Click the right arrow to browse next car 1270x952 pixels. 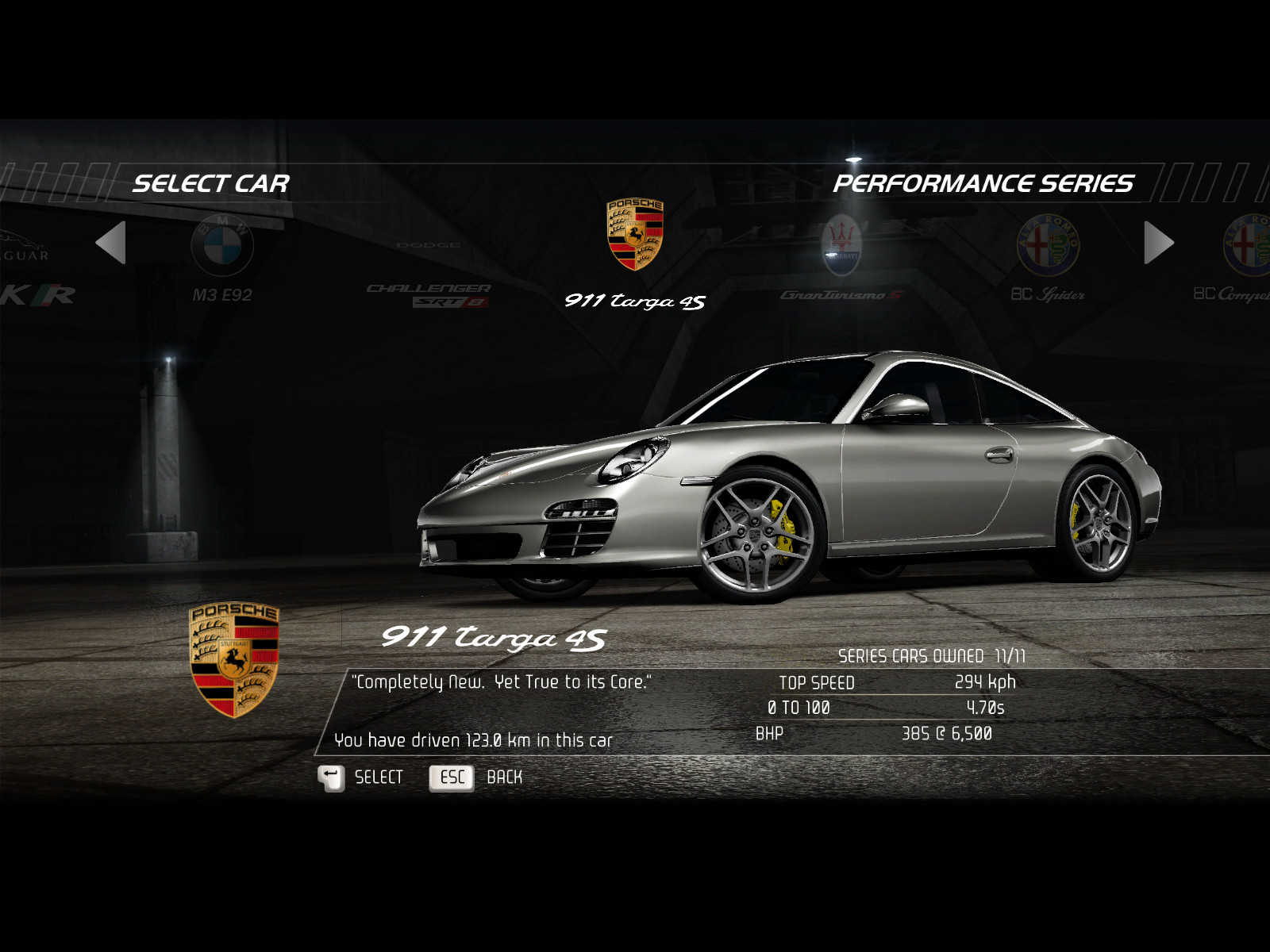point(1158,243)
